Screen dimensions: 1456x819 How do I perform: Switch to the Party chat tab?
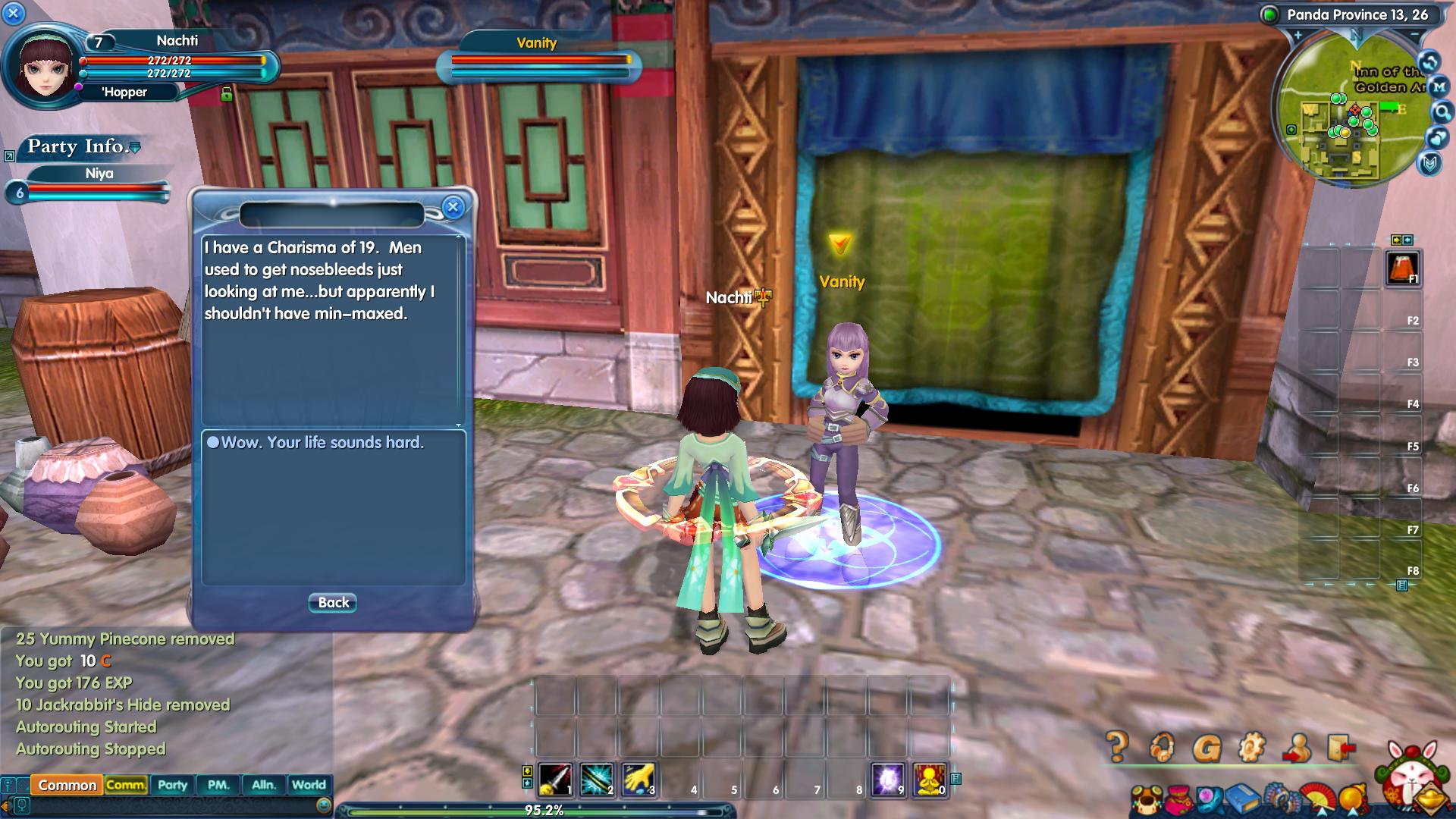172,786
